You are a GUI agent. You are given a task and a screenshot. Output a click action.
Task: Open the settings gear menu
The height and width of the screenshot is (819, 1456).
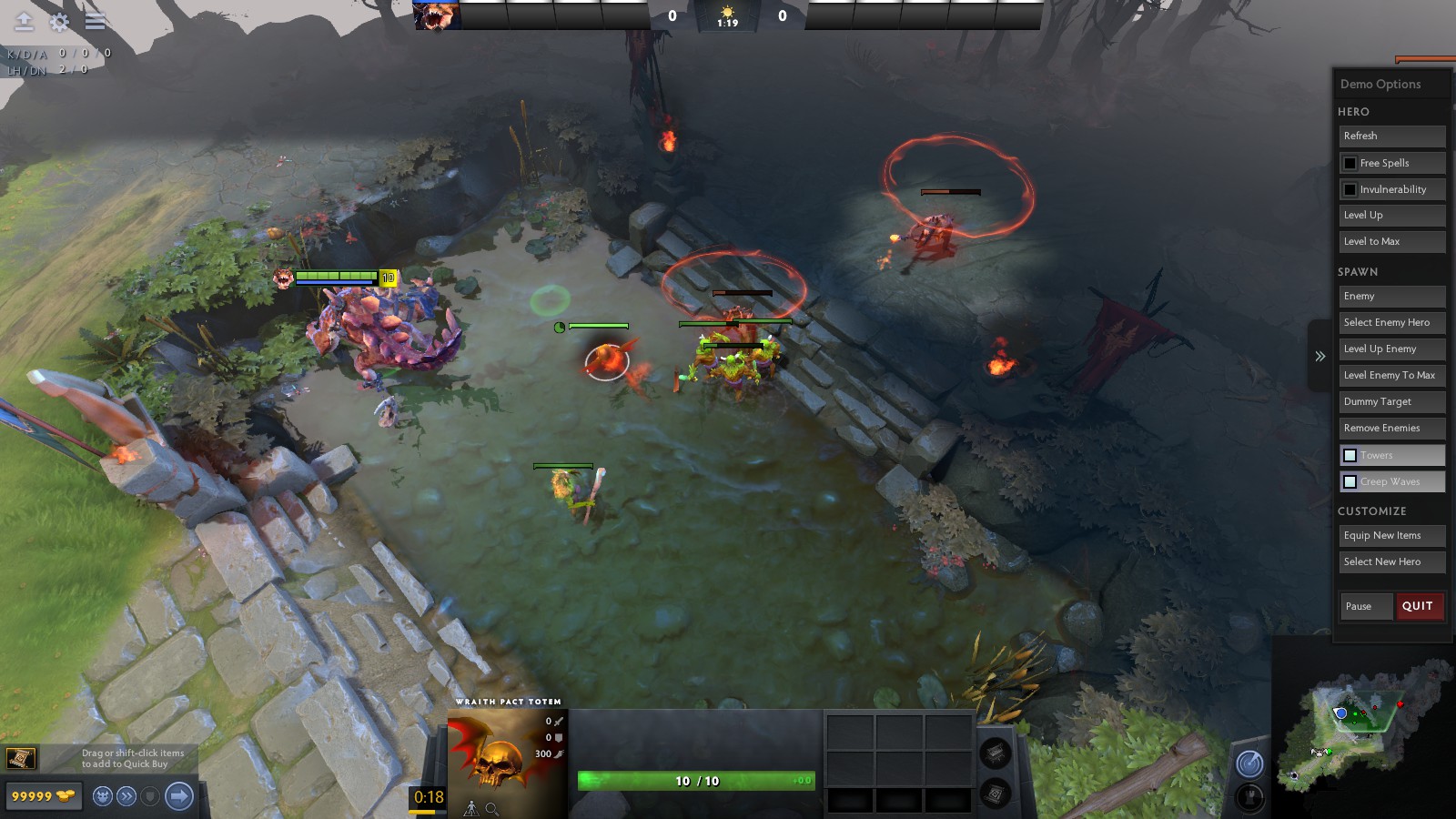tap(56, 22)
